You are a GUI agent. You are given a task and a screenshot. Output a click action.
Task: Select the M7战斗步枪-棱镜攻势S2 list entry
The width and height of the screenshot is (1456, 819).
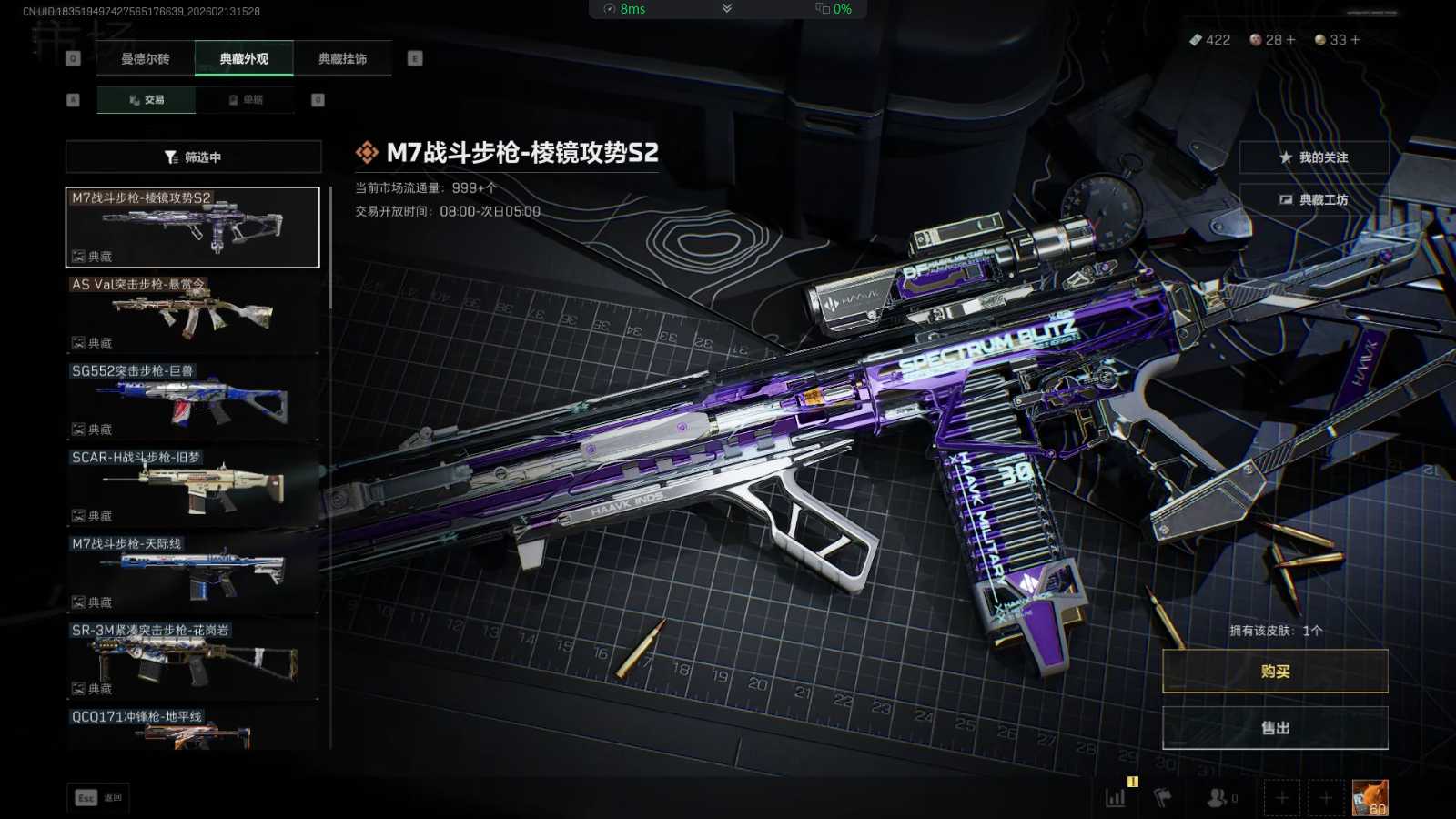pyautogui.click(x=193, y=227)
